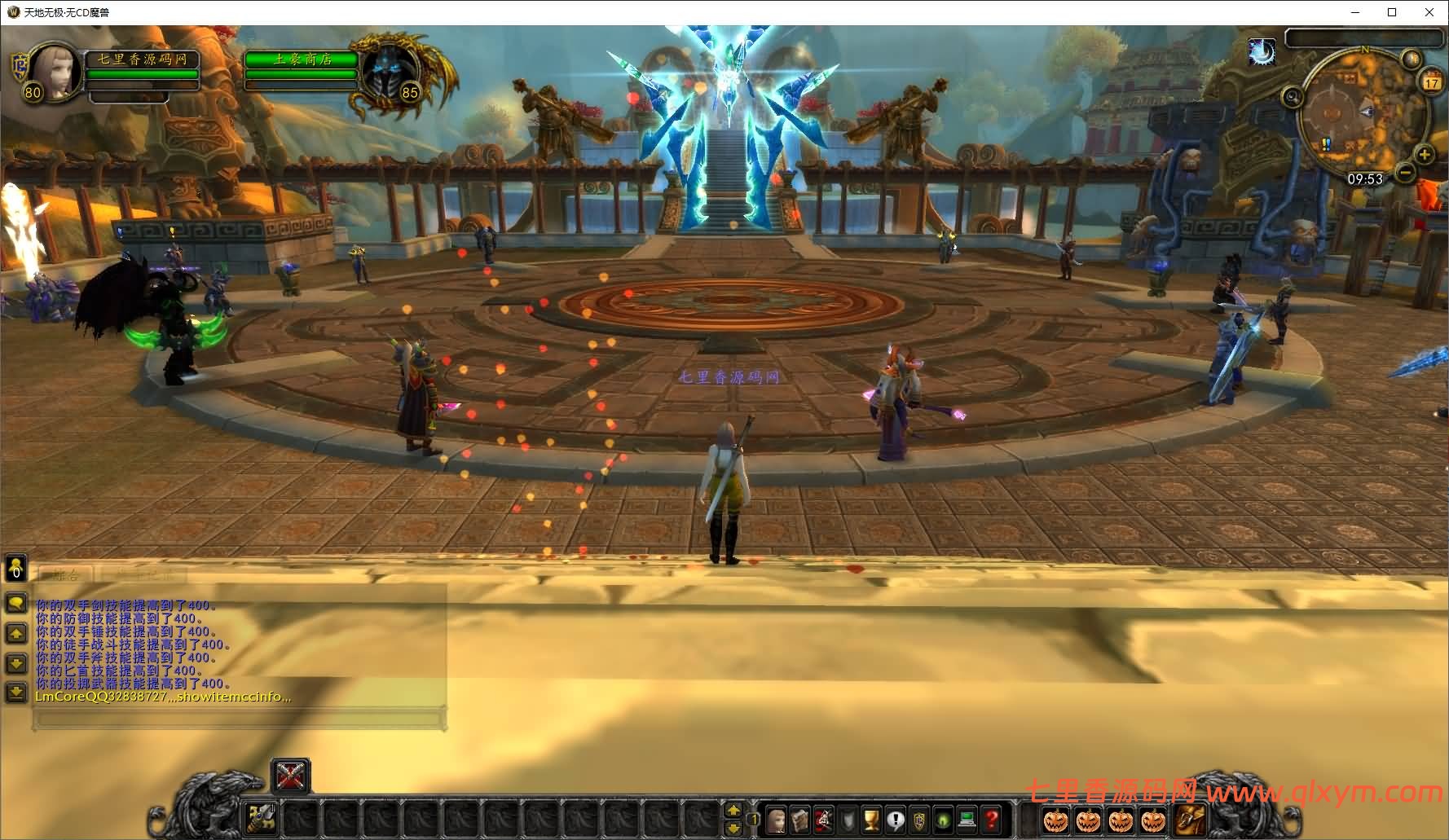Open achievements with the golden trophy
Image resolution: width=1449 pixels, height=840 pixels.
click(x=871, y=818)
